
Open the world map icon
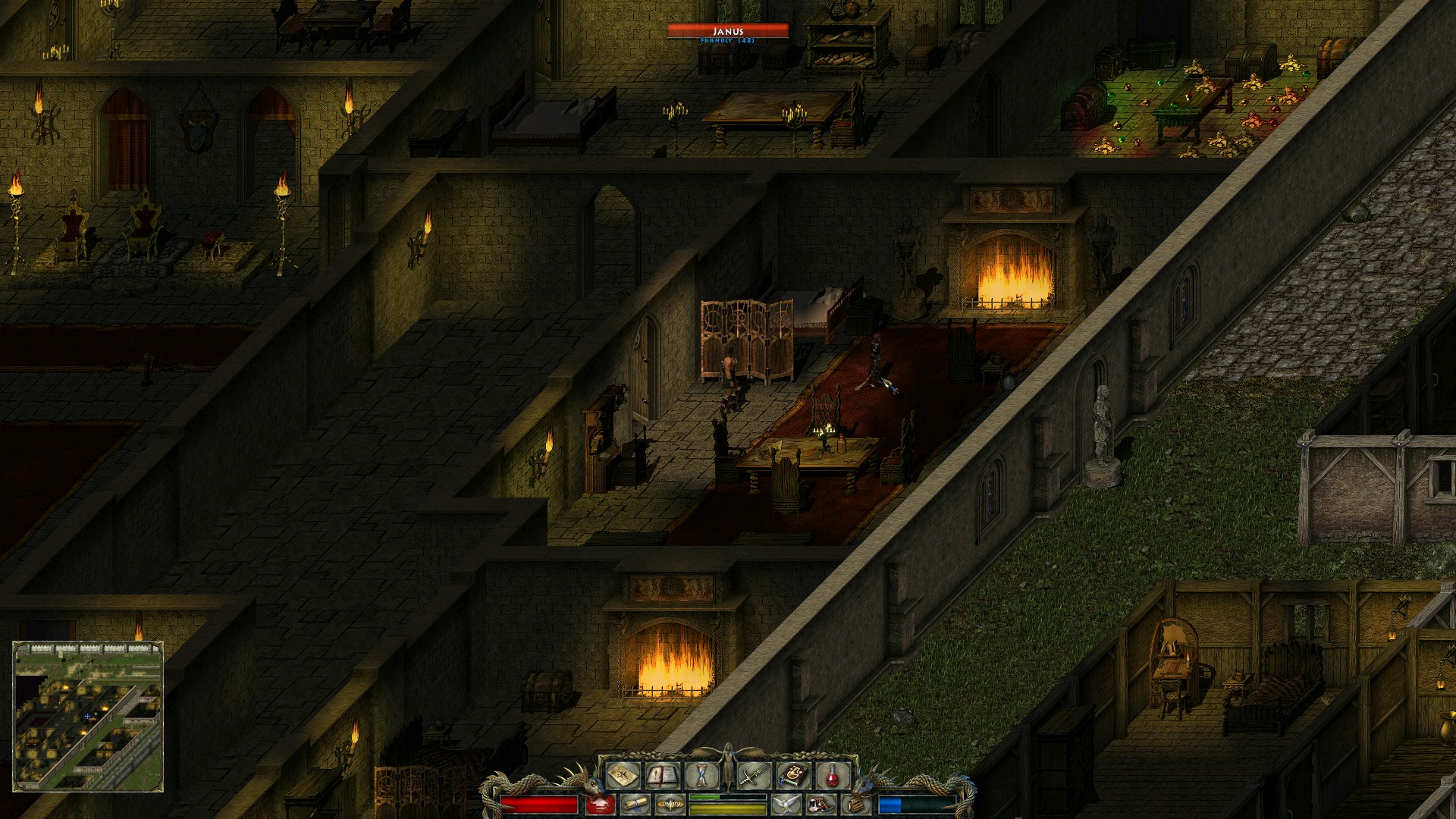pyautogui.click(x=623, y=775)
